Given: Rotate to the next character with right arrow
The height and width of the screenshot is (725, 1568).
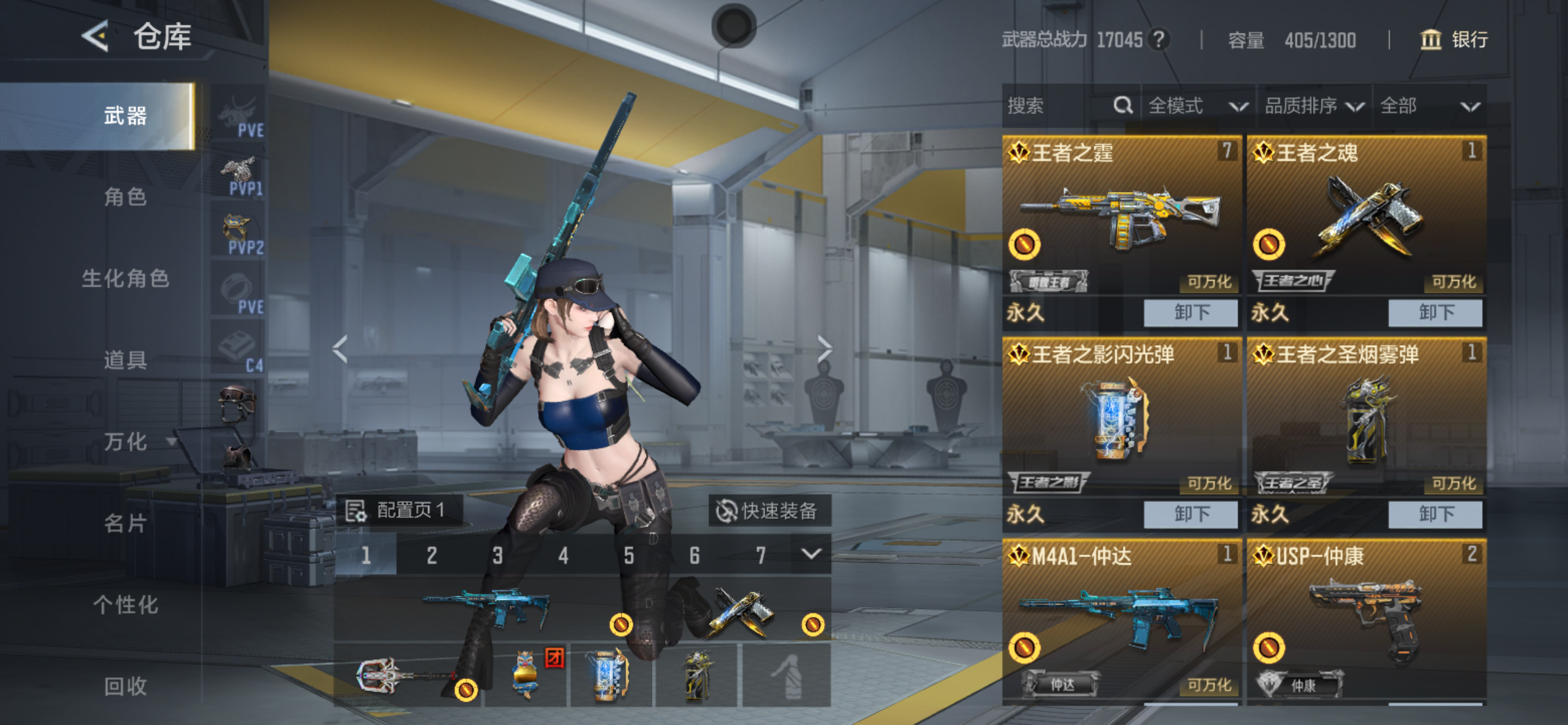Looking at the screenshot, I should (x=824, y=349).
